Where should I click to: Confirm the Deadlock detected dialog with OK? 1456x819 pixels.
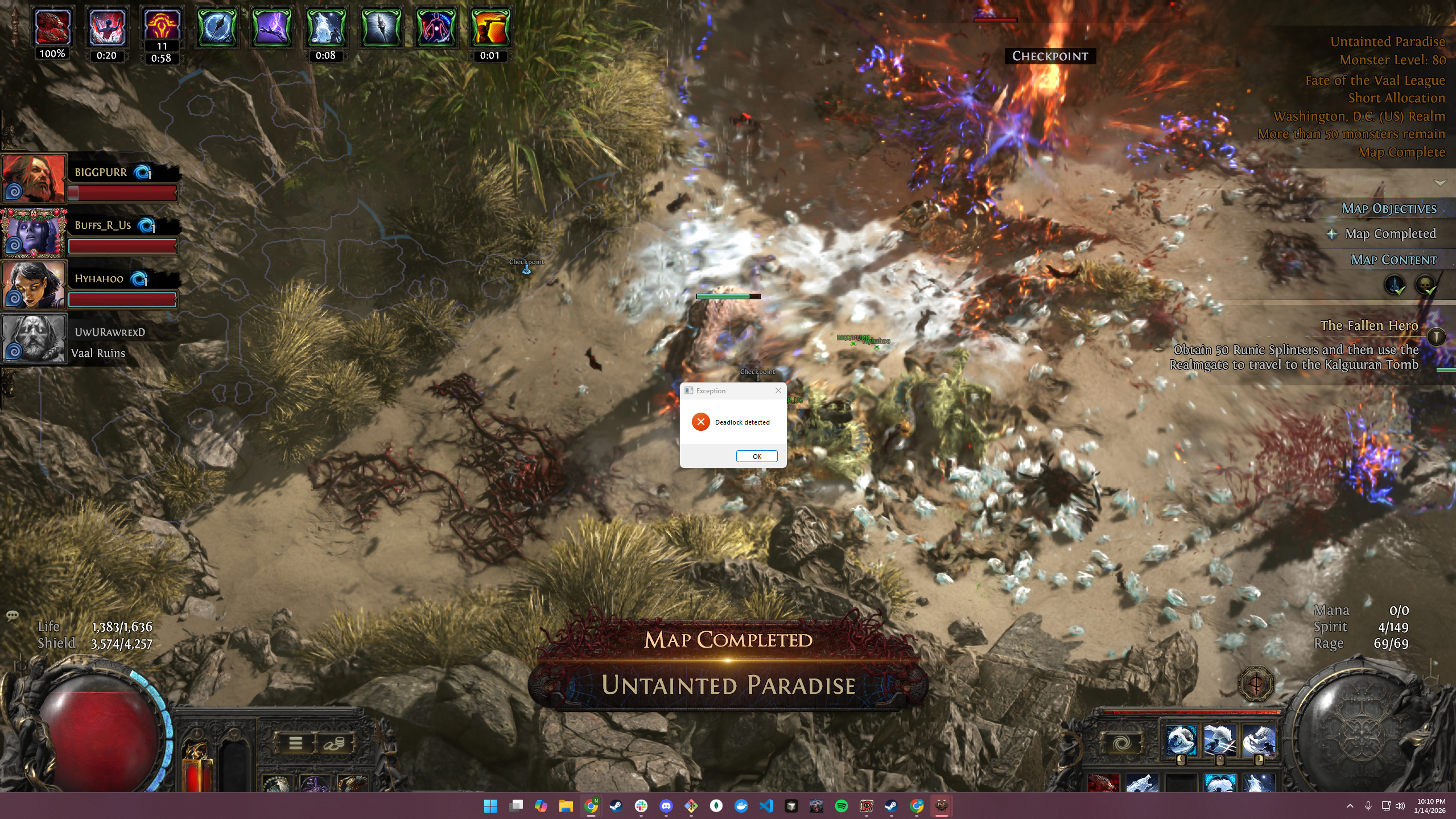point(756,456)
